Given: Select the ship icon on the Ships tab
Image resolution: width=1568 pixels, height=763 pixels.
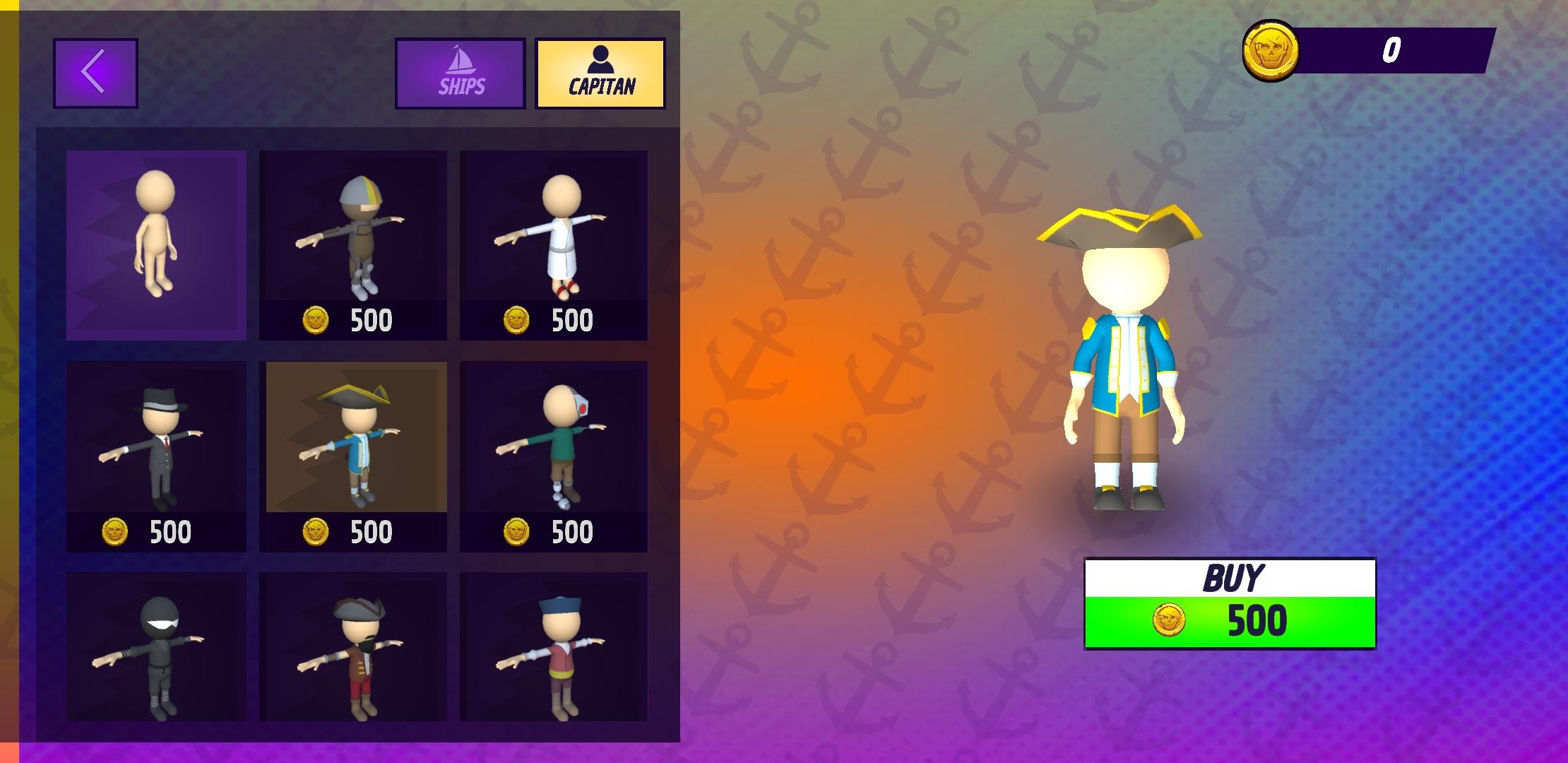Looking at the screenshot, I should (x=460, y=60).
